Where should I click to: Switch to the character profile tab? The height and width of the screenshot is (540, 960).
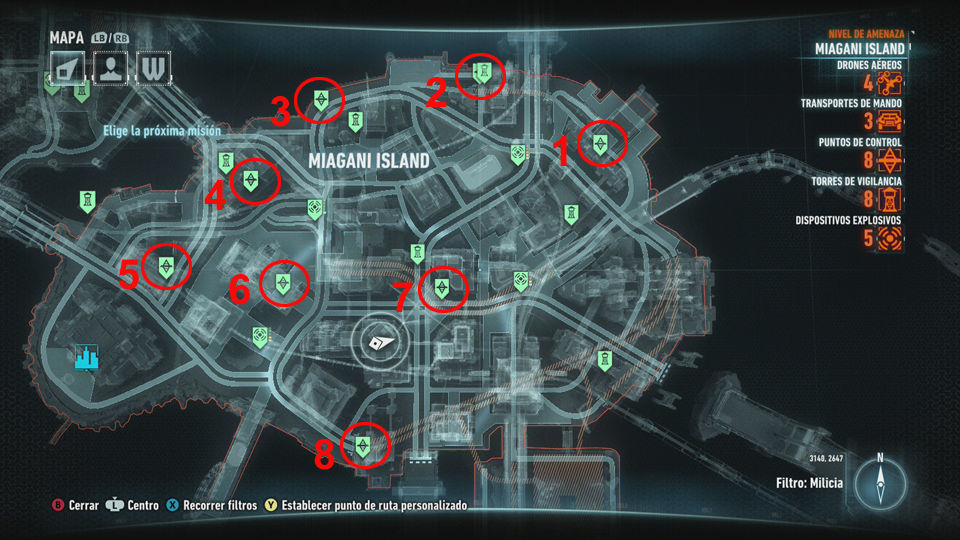pos(109,68)
